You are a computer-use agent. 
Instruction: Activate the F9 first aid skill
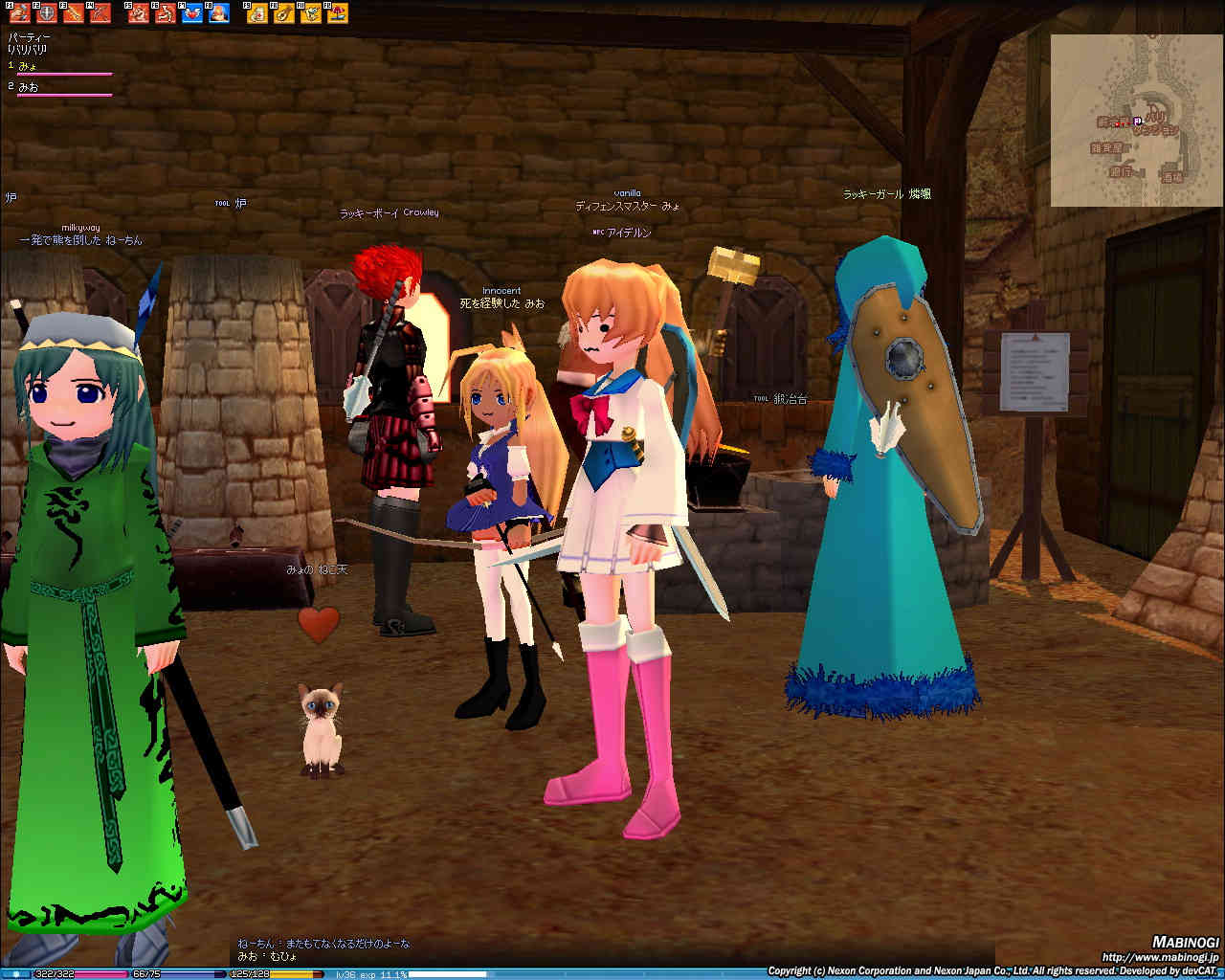257,13
